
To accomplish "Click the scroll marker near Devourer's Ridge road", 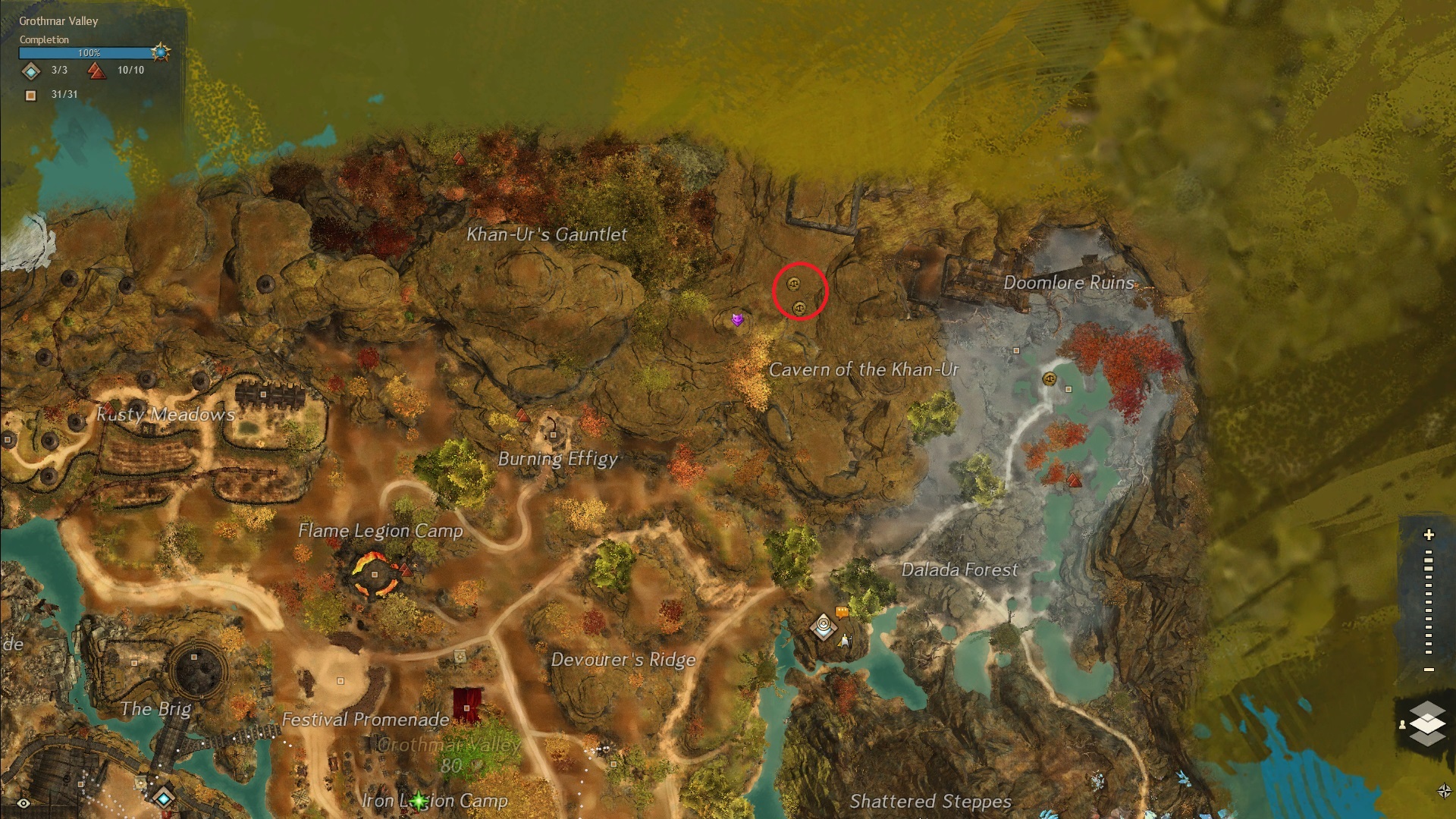I will (460, 657).
